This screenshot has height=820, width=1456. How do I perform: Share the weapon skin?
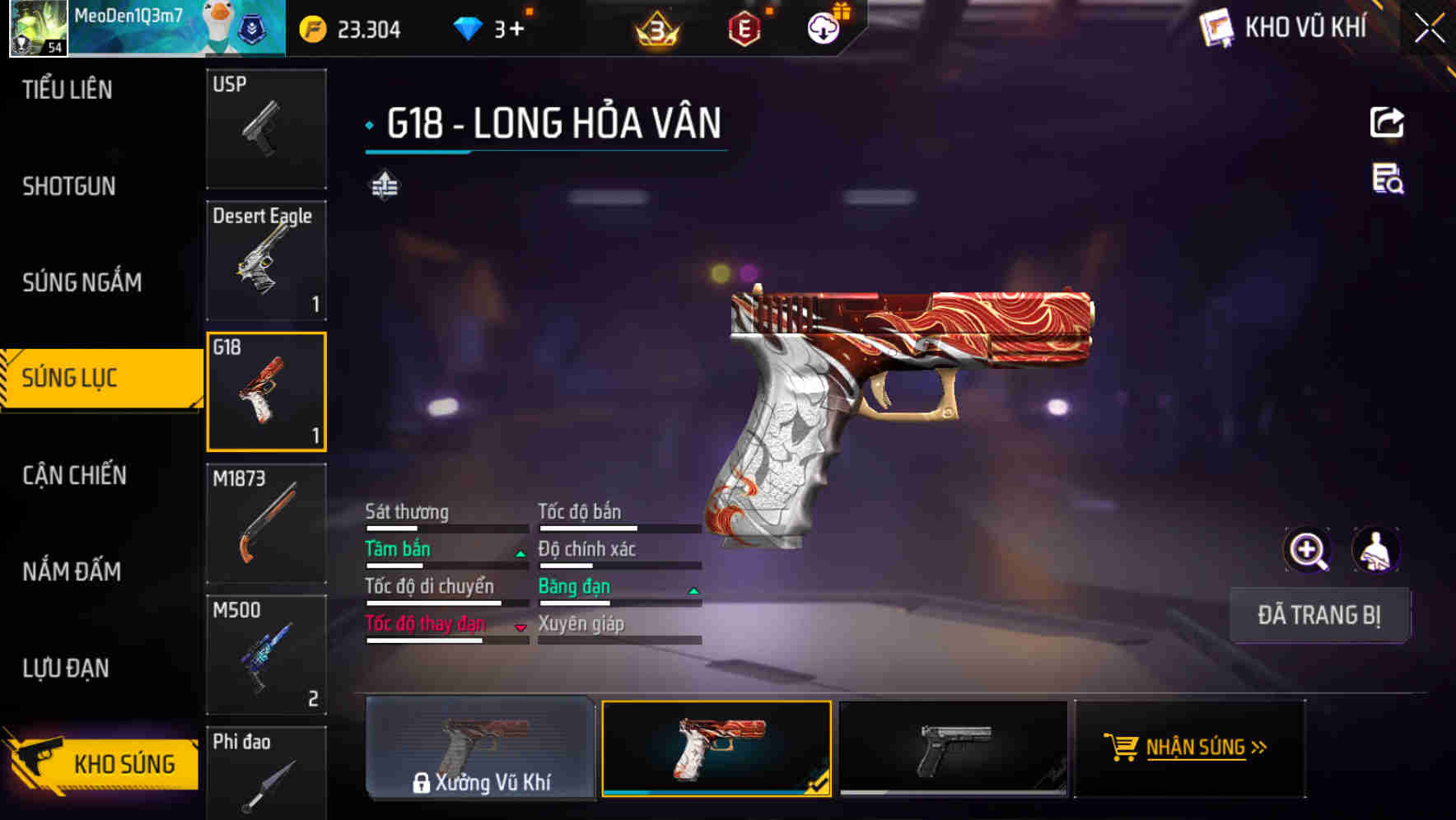(x=1387, y=123)
